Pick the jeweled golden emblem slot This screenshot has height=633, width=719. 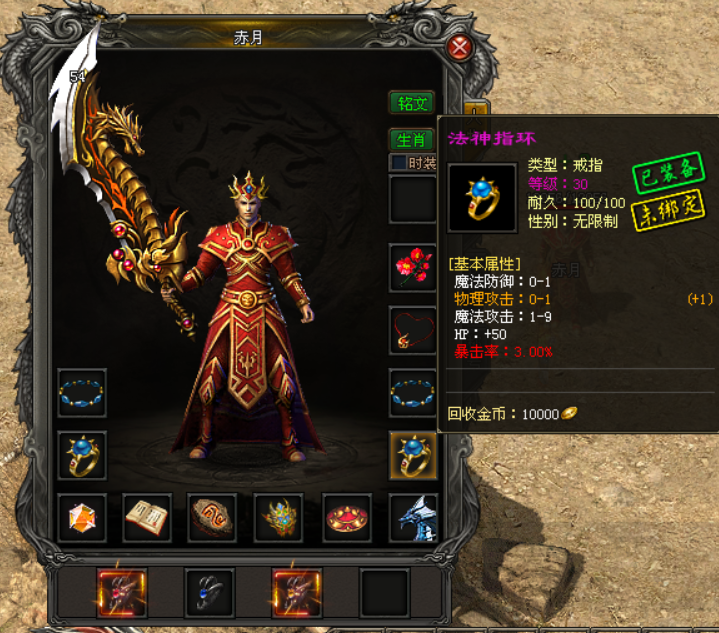(x=279, y=518)
